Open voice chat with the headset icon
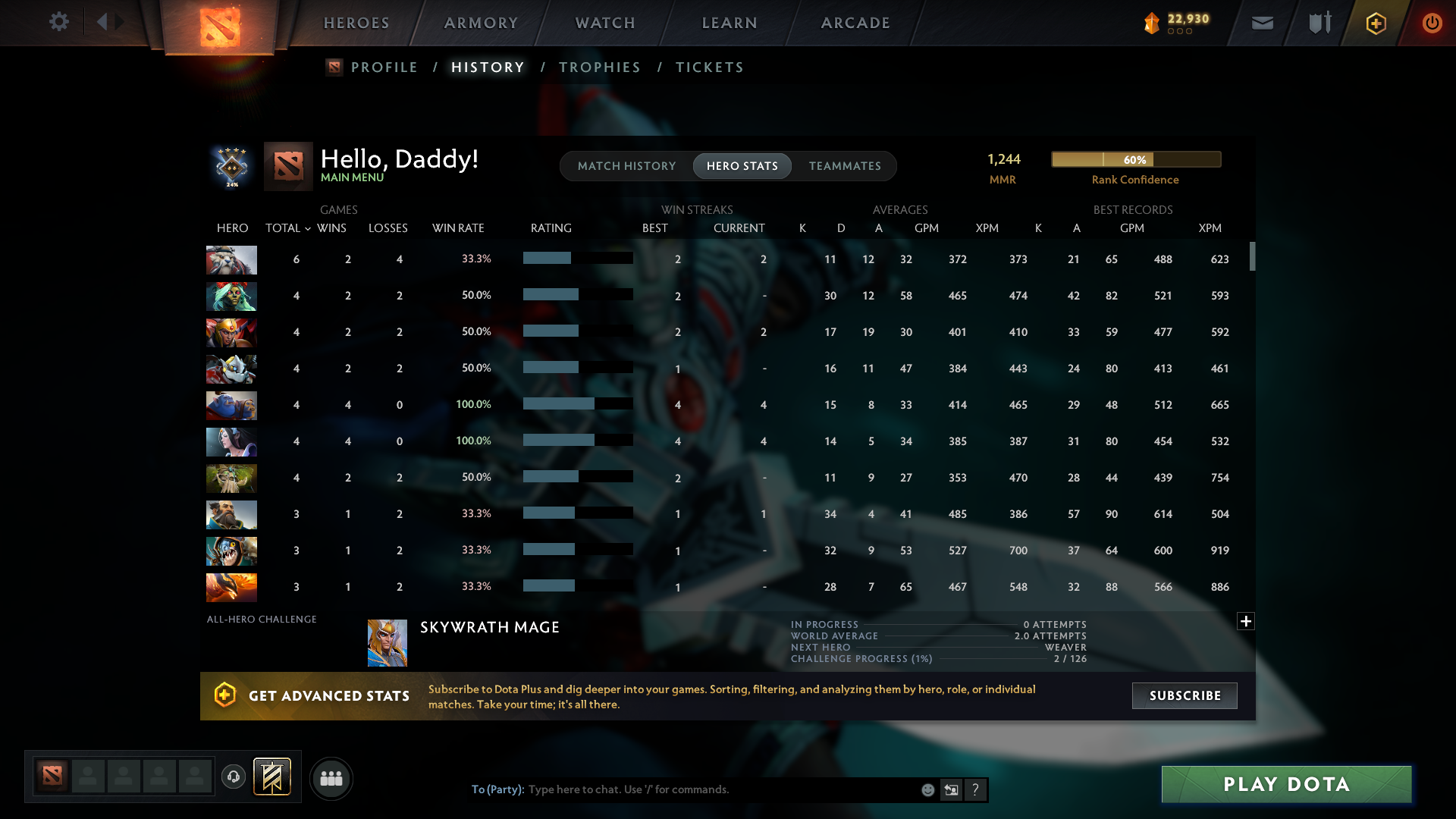Screen dimensions: 1456x819 click(234, 777)
